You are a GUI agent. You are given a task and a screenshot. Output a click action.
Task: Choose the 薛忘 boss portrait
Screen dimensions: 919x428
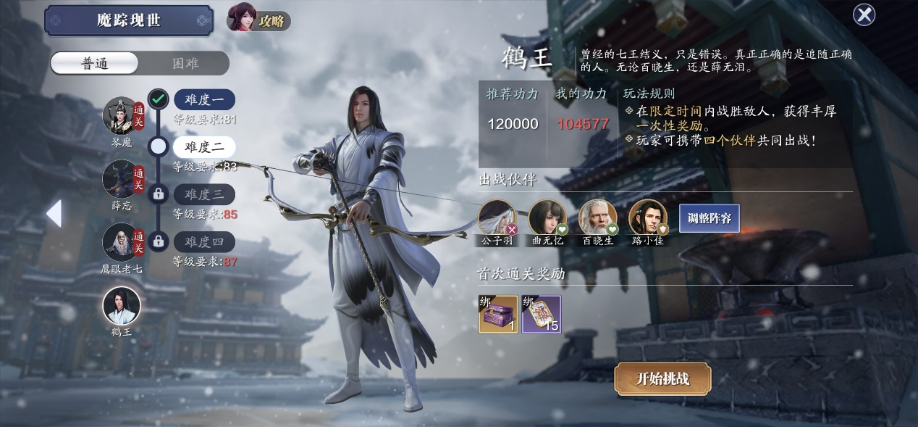pyautogui.click(x=121, y=179)
